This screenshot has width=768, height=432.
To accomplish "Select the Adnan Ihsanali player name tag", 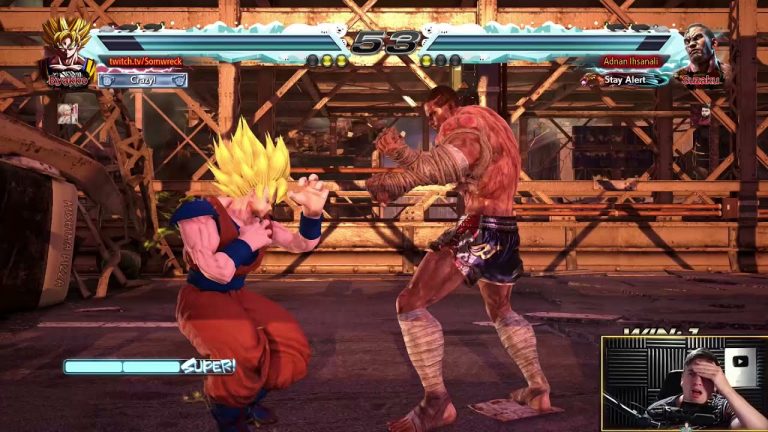I will [630, 62].
